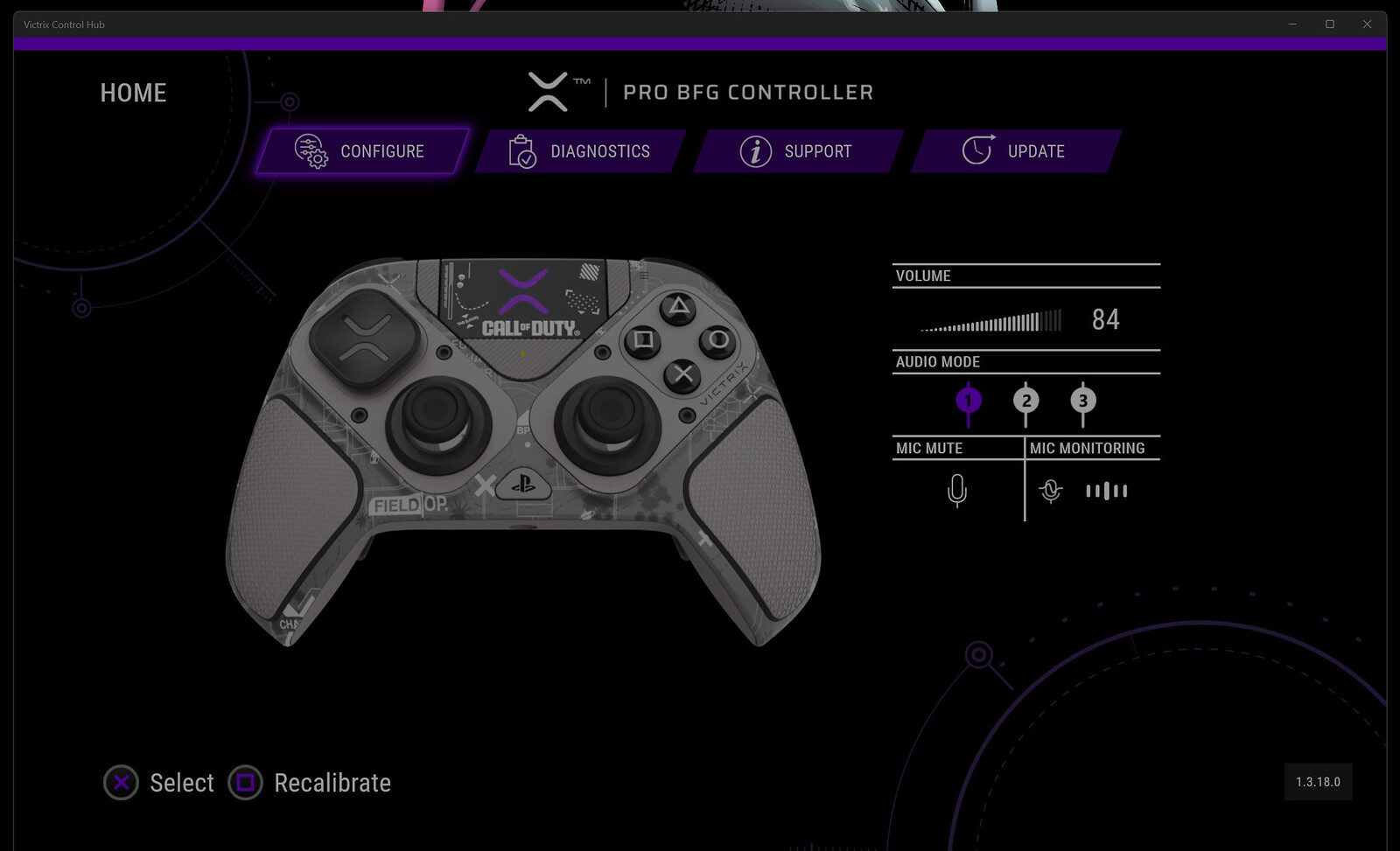This screenshot has width=1400, height=851.
Task: Click the Select option
Action: [x=182, y=783]
